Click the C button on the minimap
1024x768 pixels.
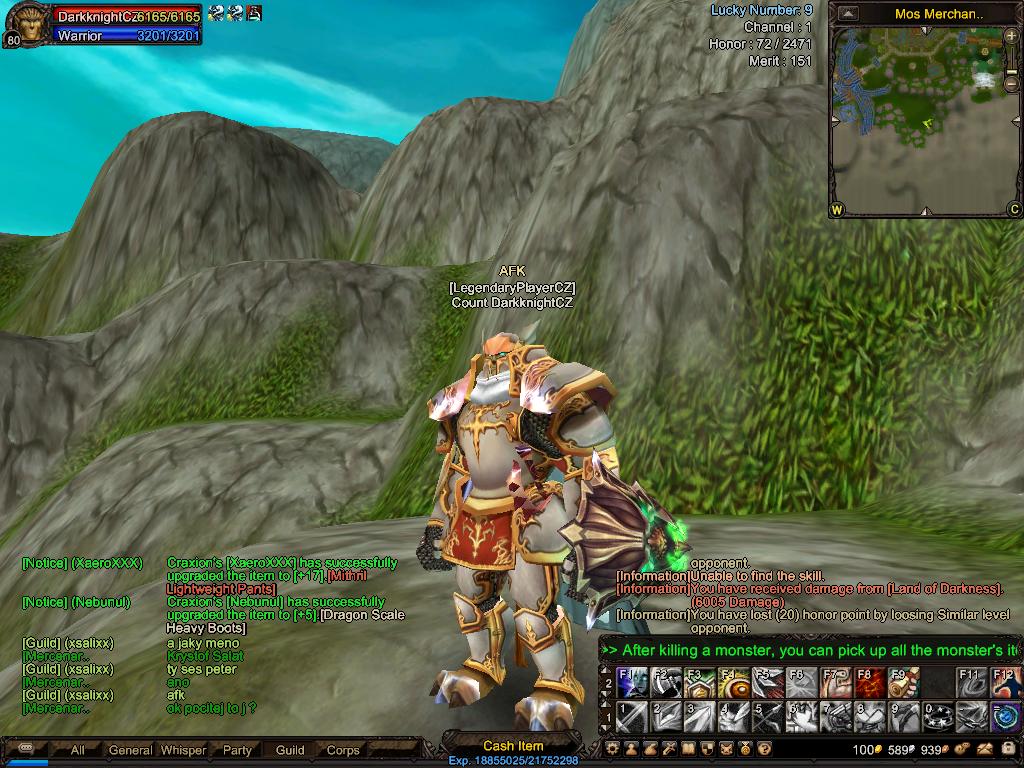tap(1013, 210)
